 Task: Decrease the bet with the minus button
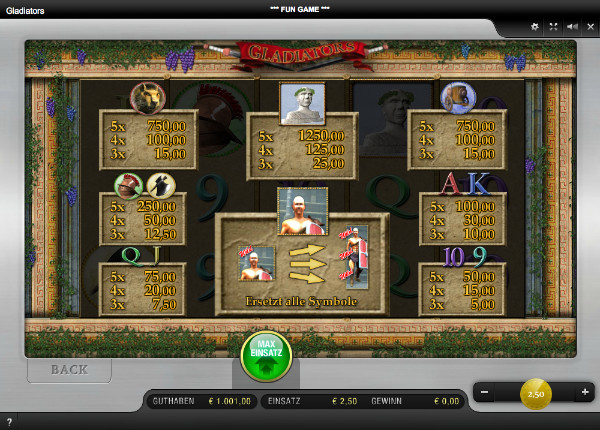tap(485, 393)
